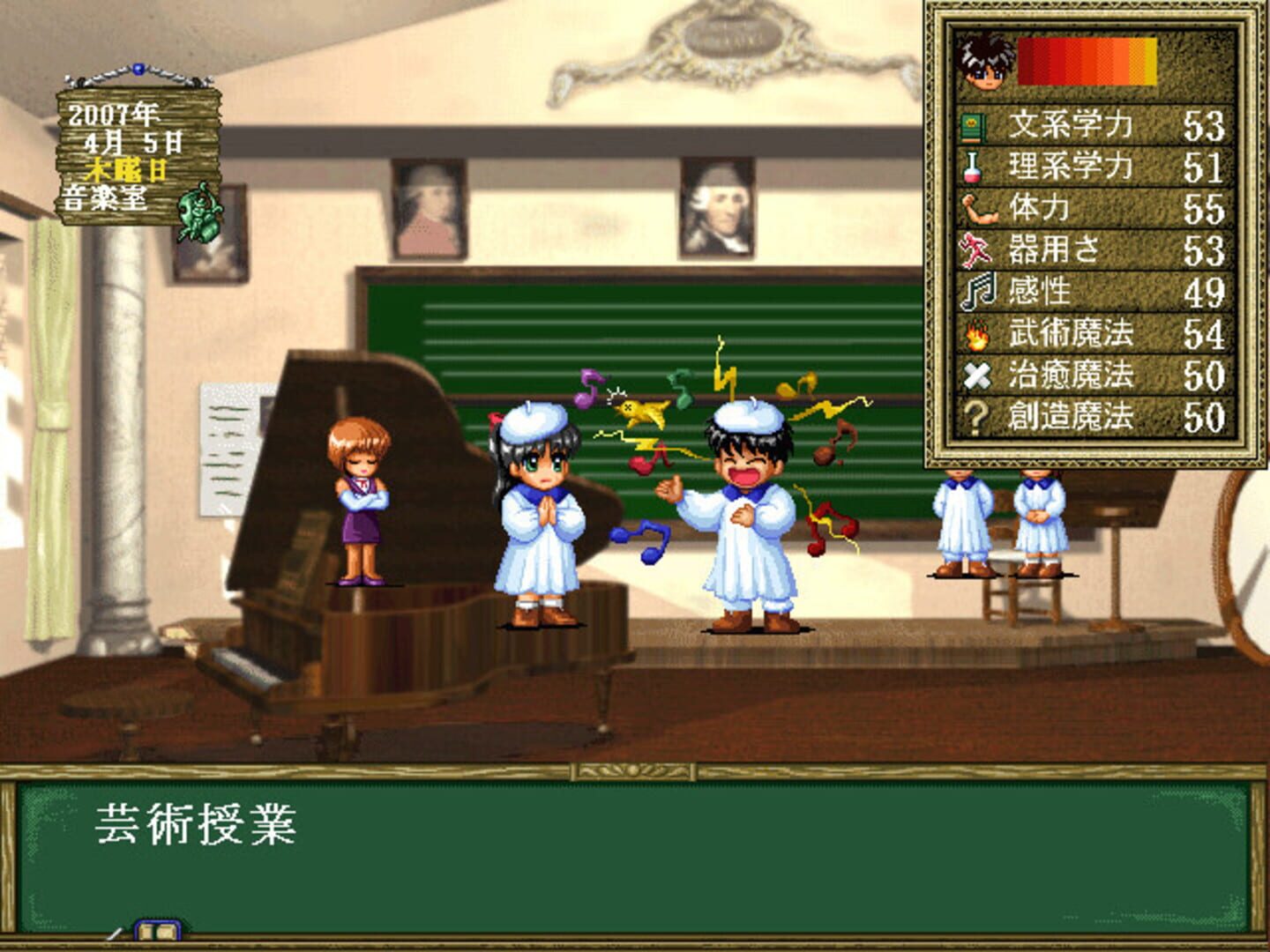Screen dimensions: 1270x952
Task: Select the 文系学力 book icon
Action: pos(975,126)
